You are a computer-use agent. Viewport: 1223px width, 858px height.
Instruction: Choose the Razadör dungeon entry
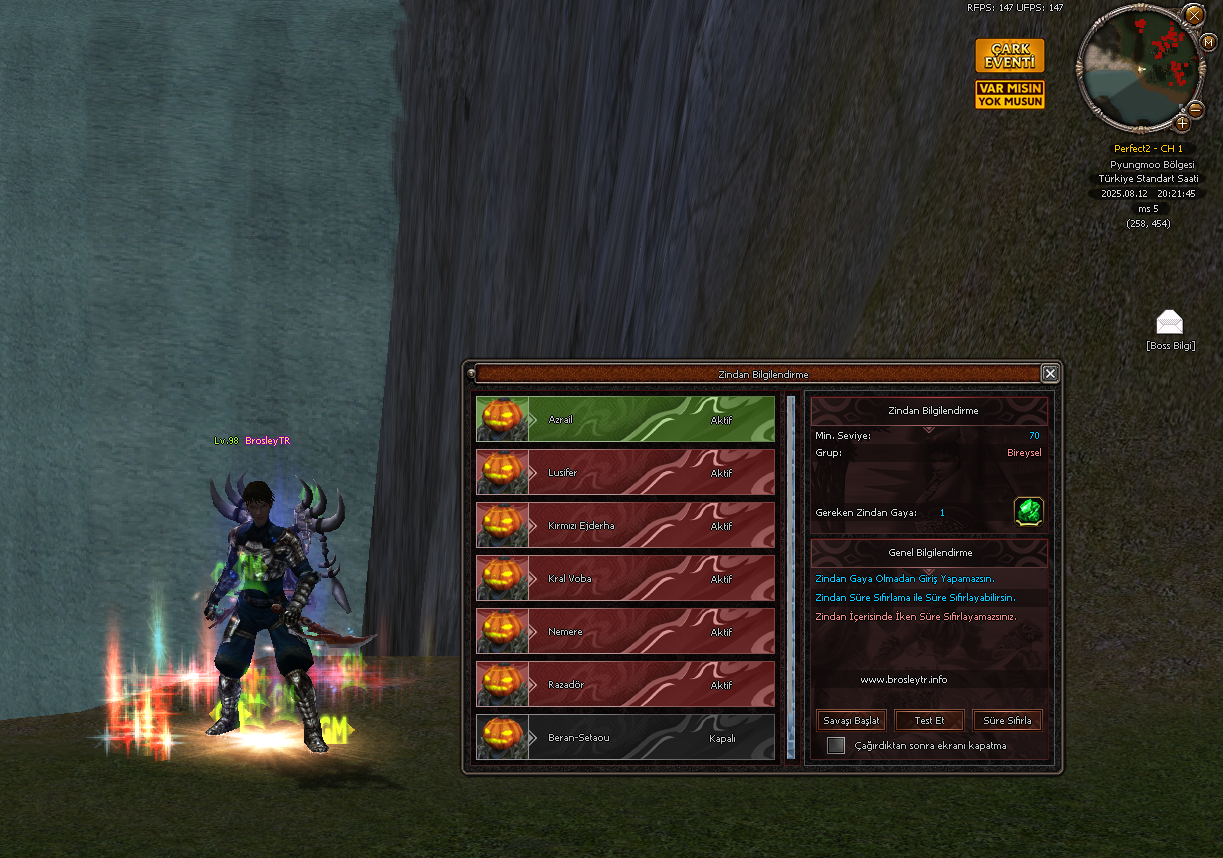(x=626, y=685)
